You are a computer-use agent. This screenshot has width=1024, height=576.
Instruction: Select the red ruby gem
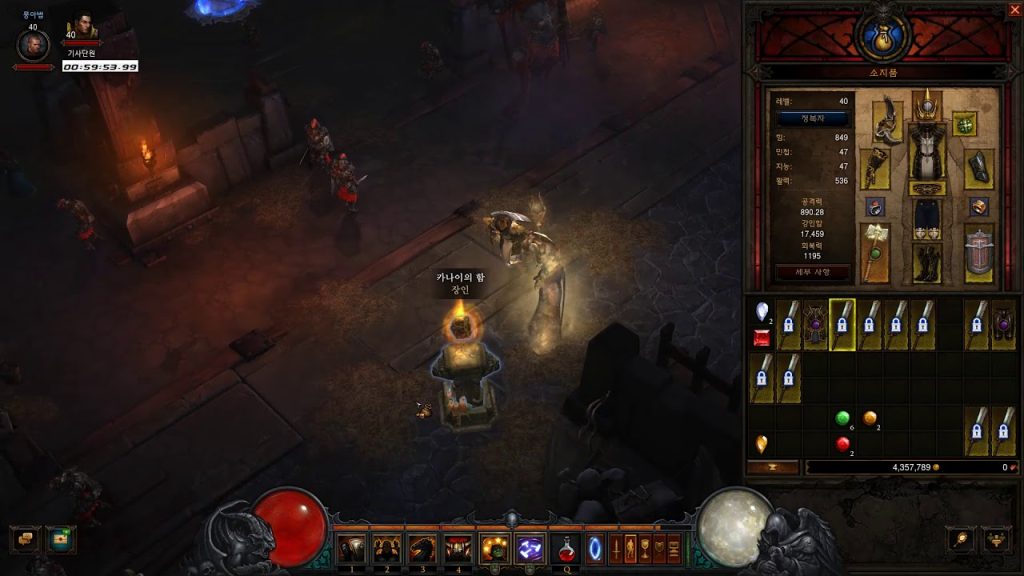tap(762, 340)
